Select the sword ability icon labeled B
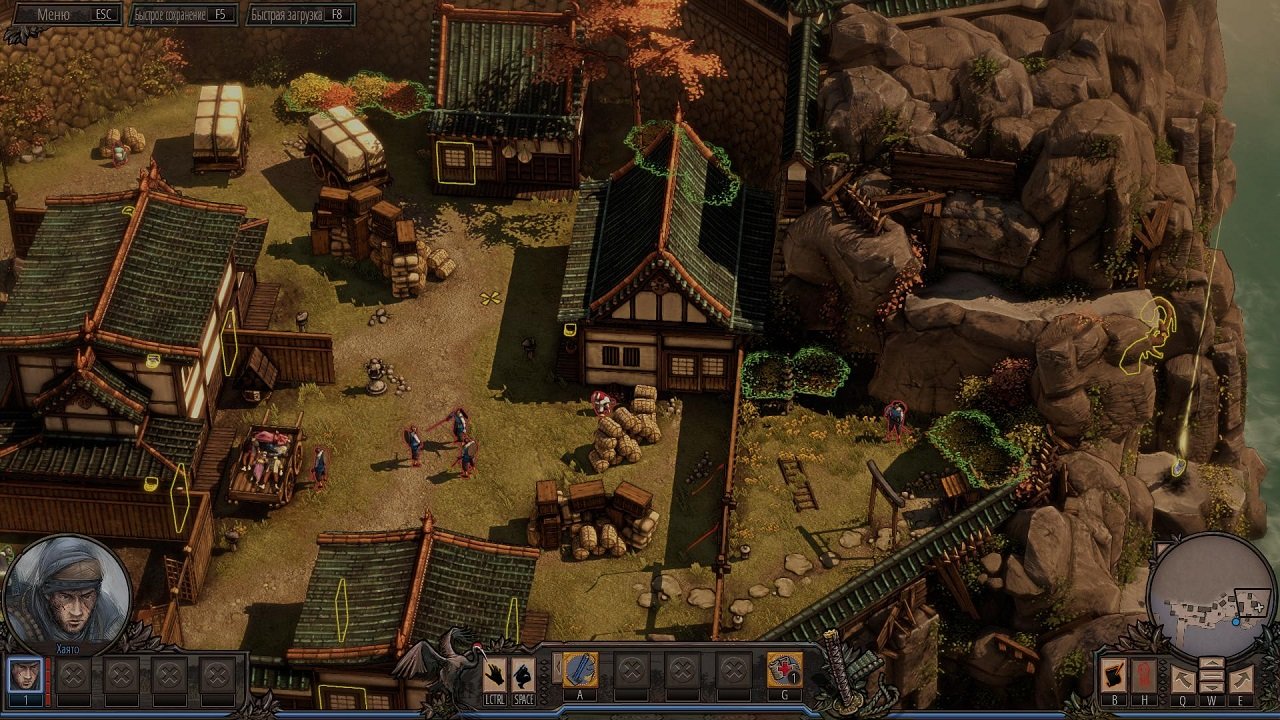1280x720 pixels. (1114, 676)
